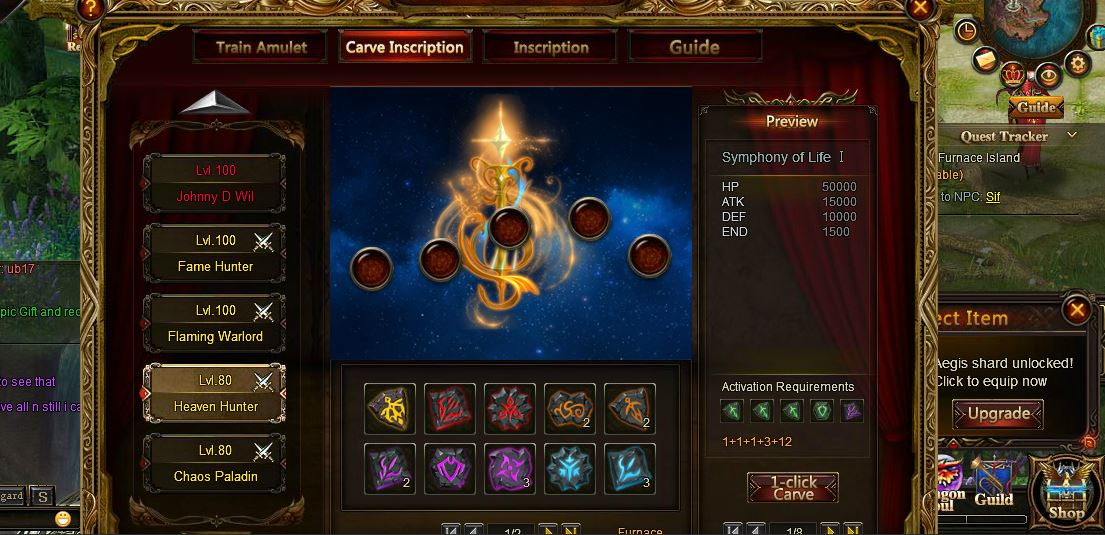The image size is (1105, 535).
Task: Choose the Fame Hunter hero
Action: (x=215, y=253)
